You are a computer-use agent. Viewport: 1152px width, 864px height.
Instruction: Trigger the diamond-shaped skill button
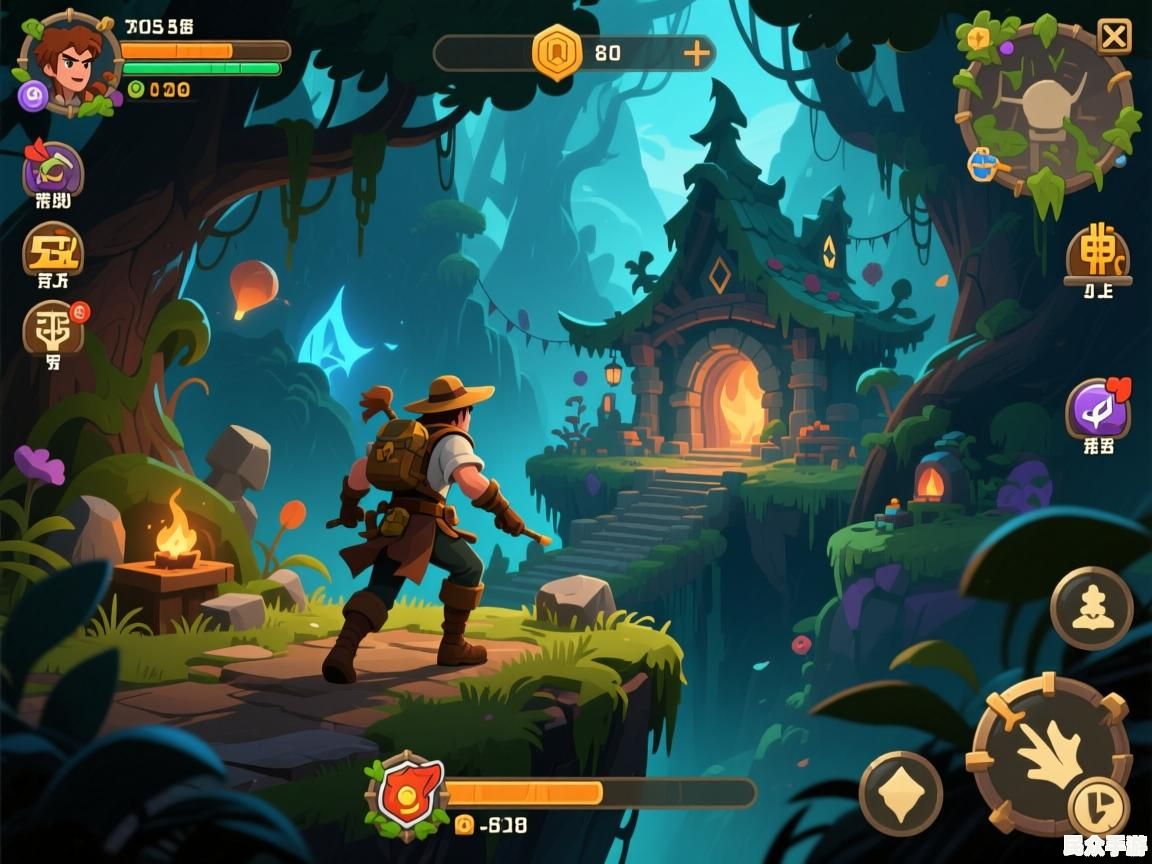coord(900,794)
